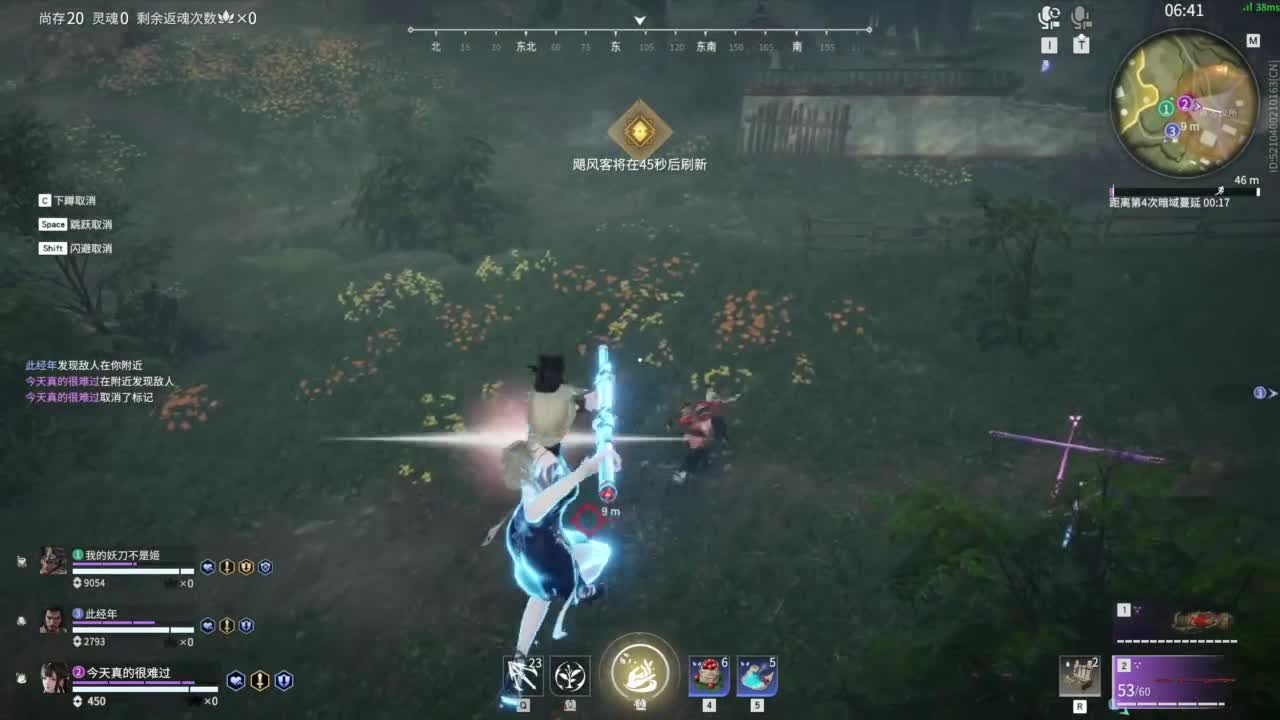Viewport: 1280px width, 720px height.
Task: Open the team interaction T icon
Action: click(x=1080, y=45)
